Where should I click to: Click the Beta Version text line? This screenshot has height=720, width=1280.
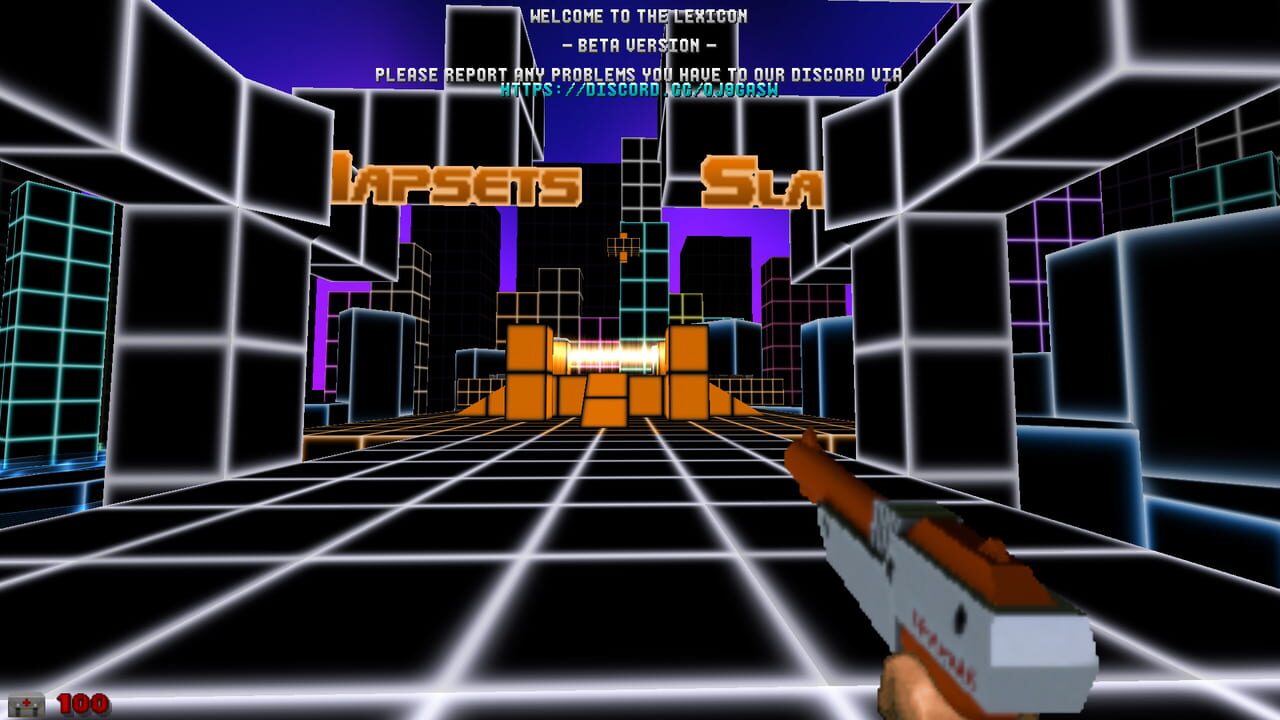(640, 44)
